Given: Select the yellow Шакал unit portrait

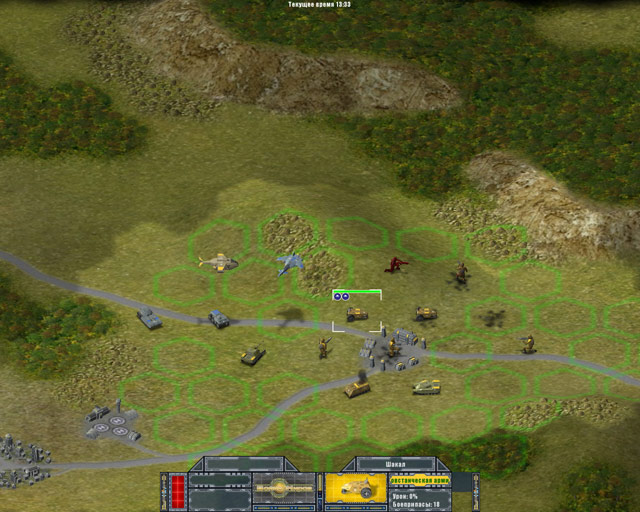Looking at the screenshot, I should coord(355,488).
